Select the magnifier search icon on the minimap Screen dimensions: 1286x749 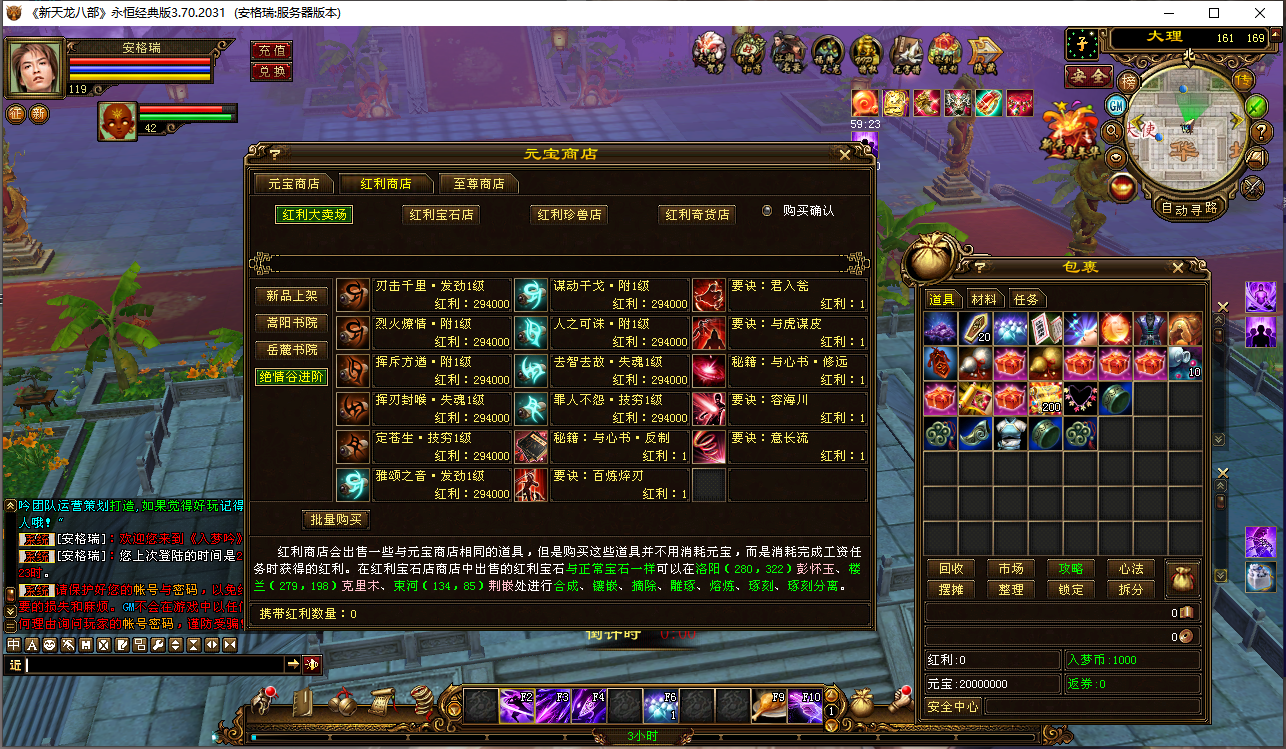[x=1113, y=131]
